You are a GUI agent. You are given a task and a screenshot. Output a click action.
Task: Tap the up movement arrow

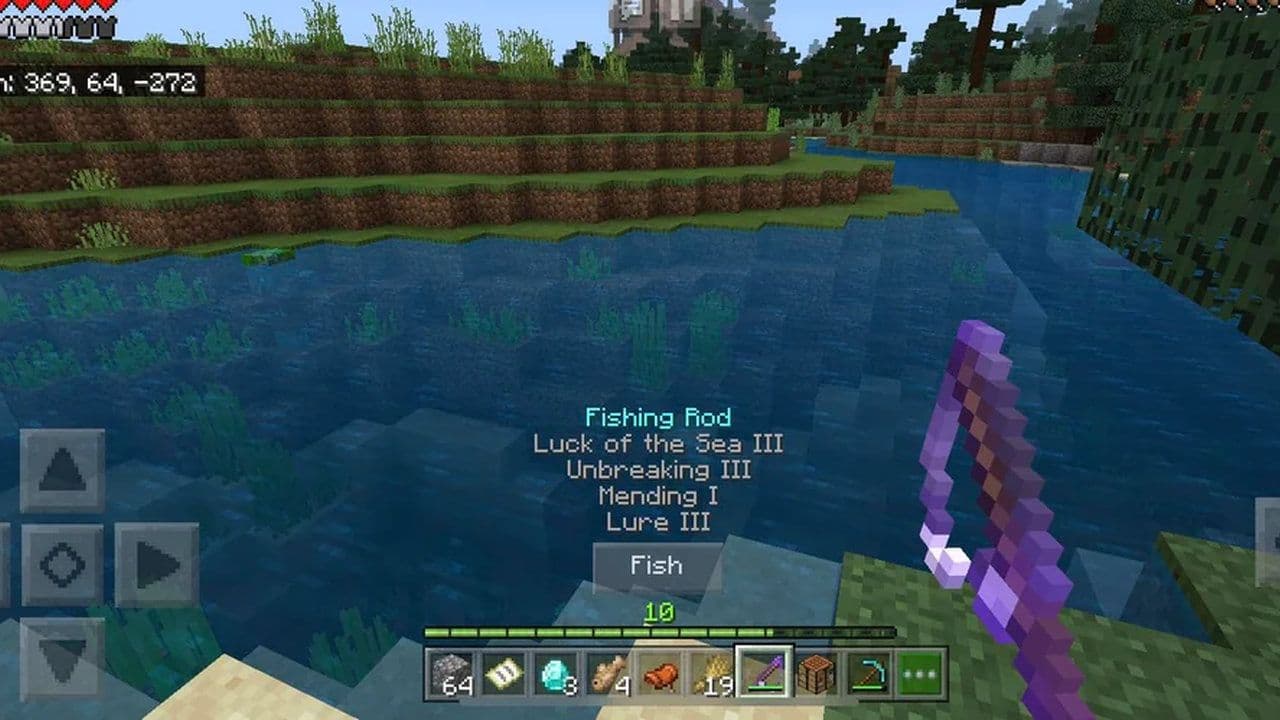(x=63, y=470)
